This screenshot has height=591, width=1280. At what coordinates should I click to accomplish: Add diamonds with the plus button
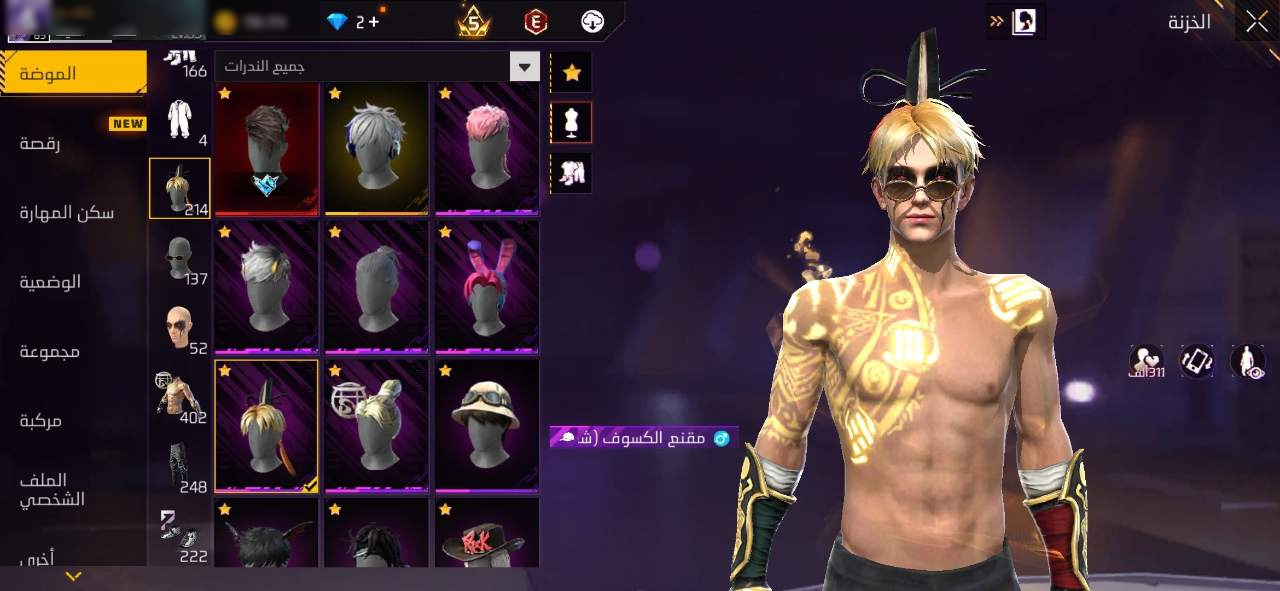tap(374, 21)
